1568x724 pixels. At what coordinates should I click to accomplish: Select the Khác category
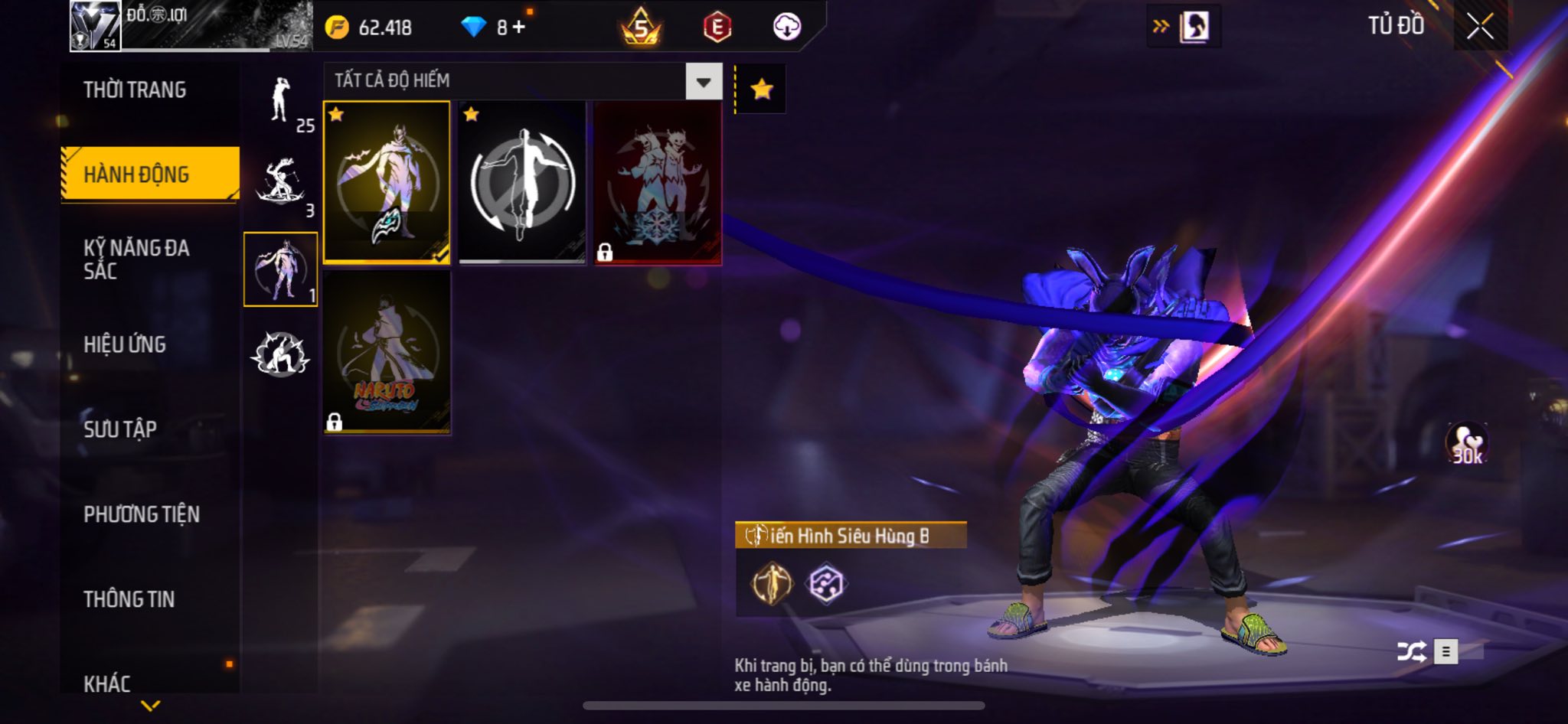pos(107,683)
